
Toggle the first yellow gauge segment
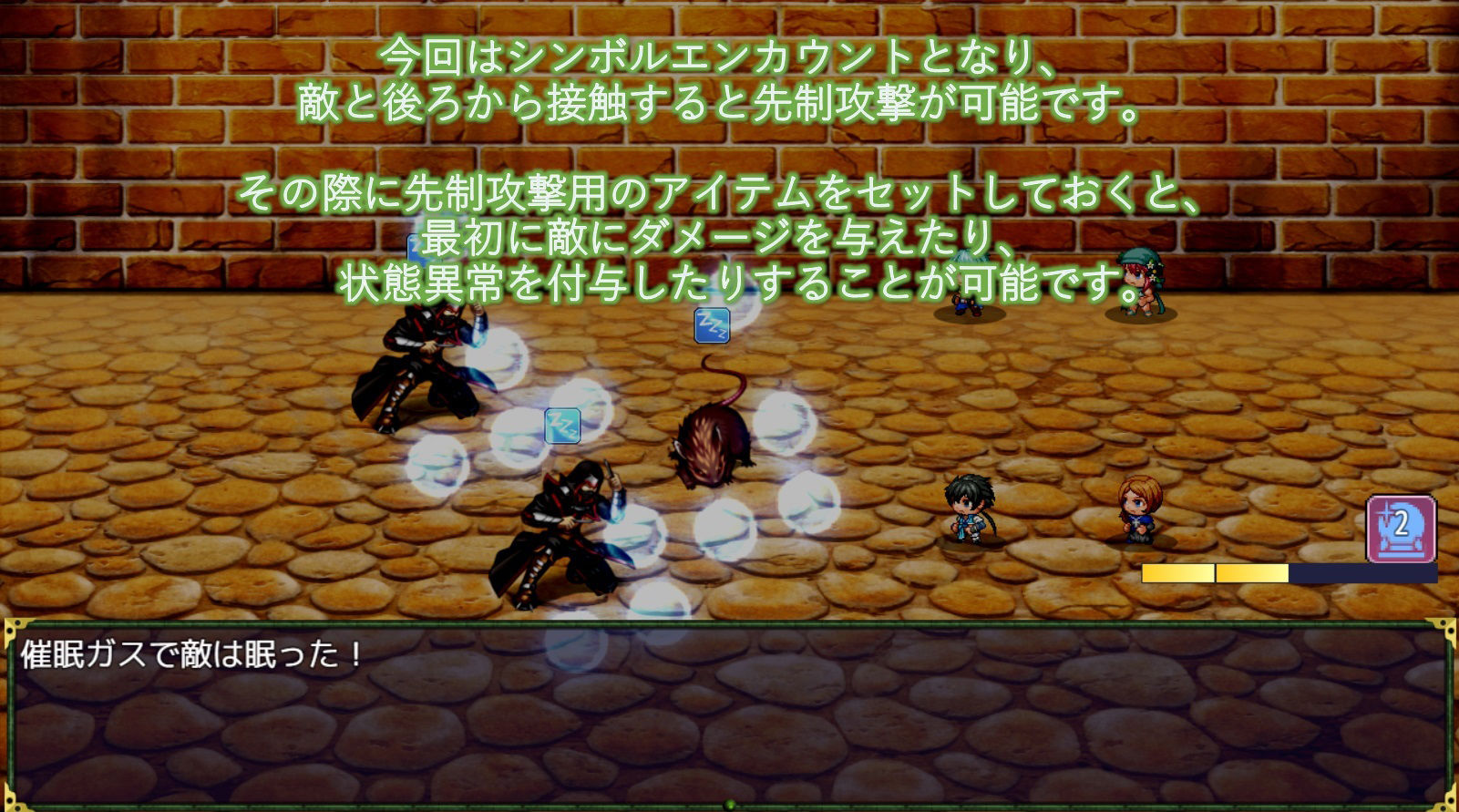click(1178, 573)
